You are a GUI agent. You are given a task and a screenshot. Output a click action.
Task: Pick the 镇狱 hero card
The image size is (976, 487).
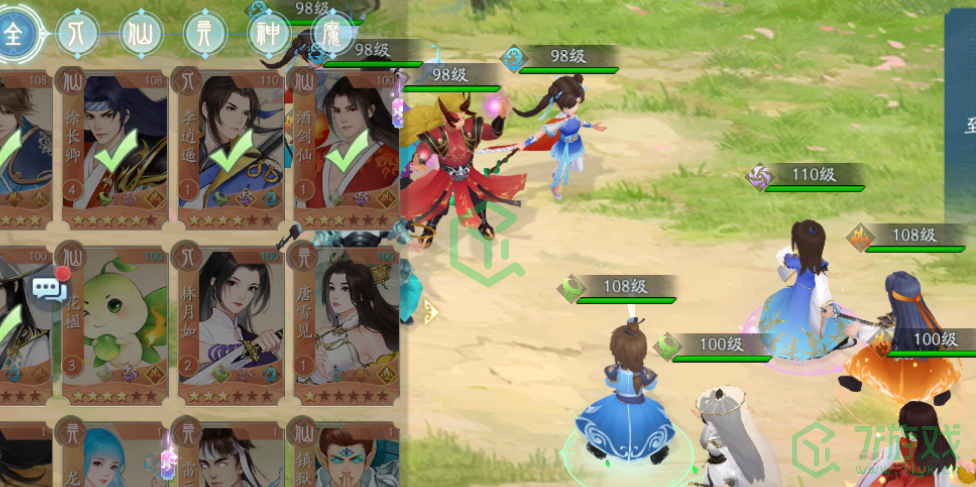[342, 455]
